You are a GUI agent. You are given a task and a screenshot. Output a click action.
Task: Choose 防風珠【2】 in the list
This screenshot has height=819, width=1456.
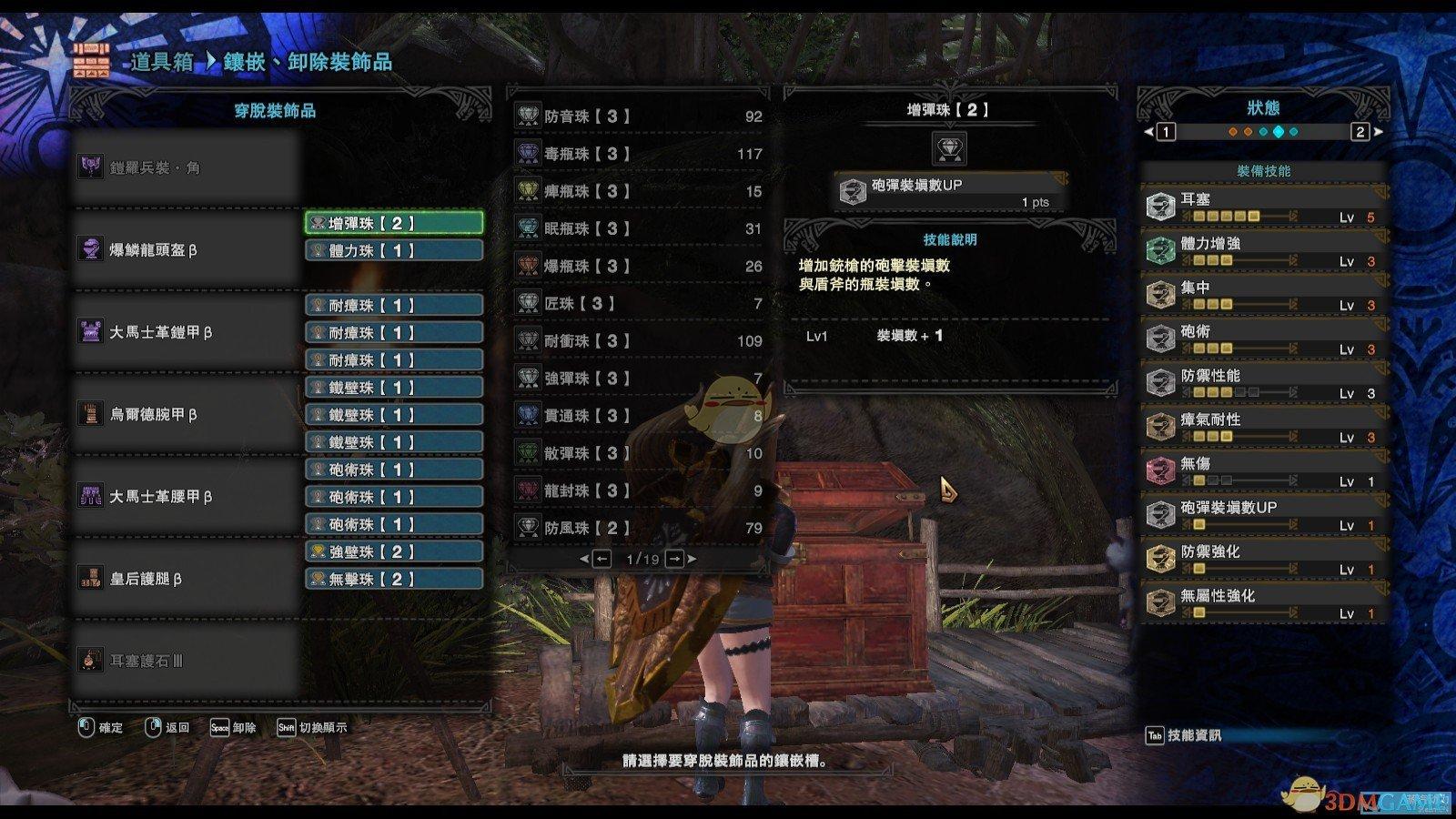pos(639,528)
